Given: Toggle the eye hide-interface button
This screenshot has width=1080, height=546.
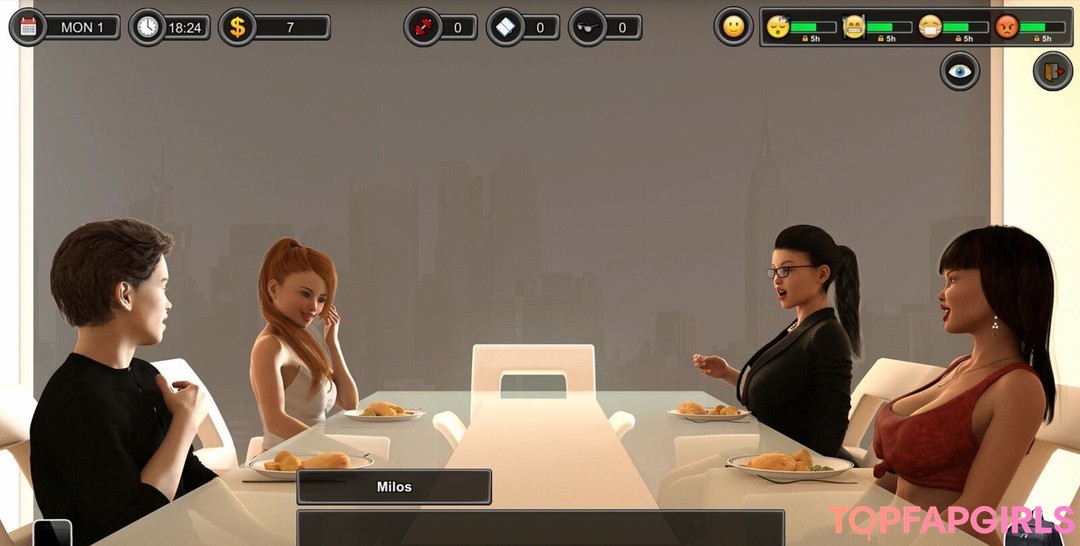Looking at the screenshot, I should click(x=960, y=71).
